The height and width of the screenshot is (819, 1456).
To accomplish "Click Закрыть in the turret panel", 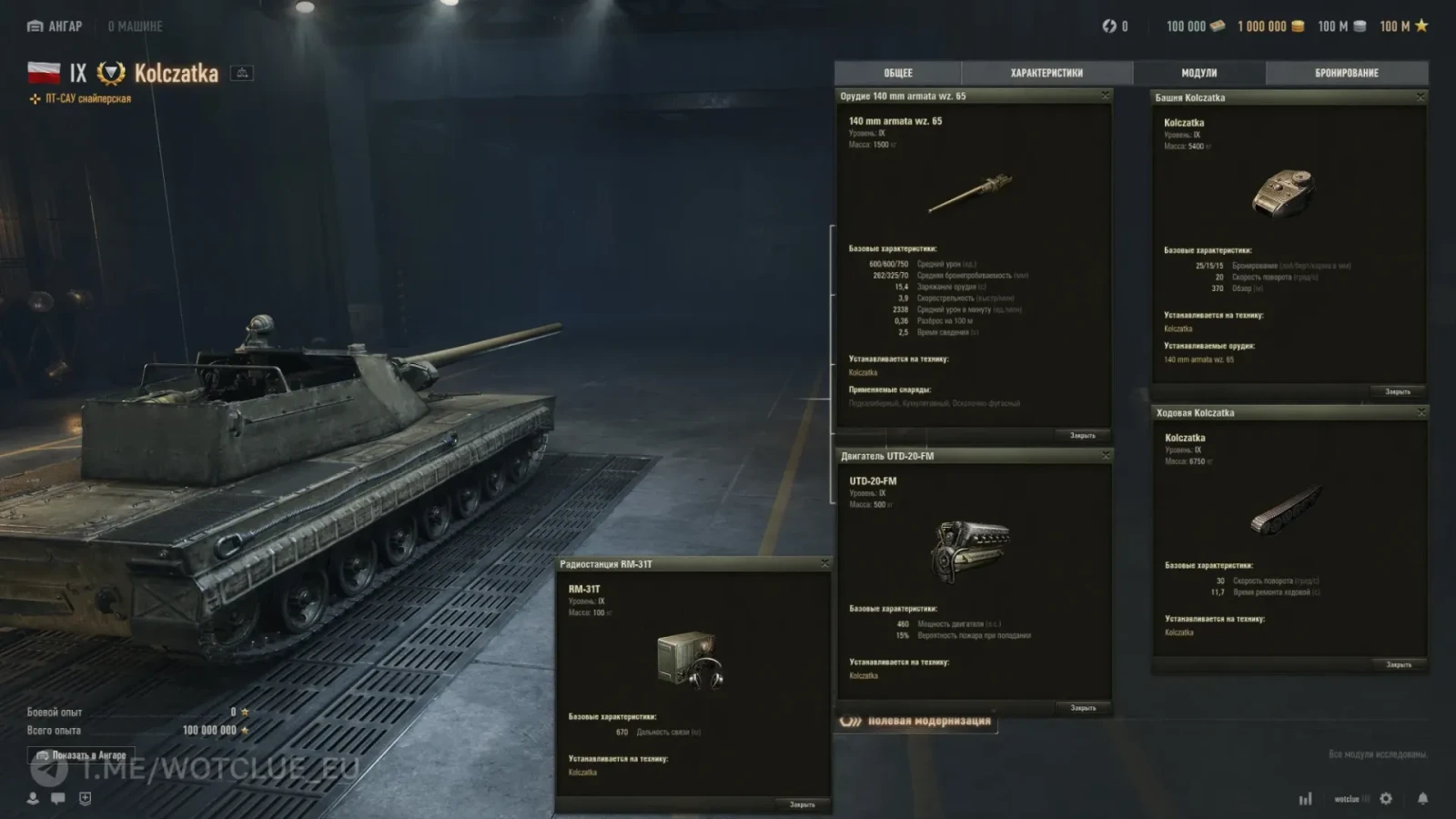I will [x=1397, y=392].
